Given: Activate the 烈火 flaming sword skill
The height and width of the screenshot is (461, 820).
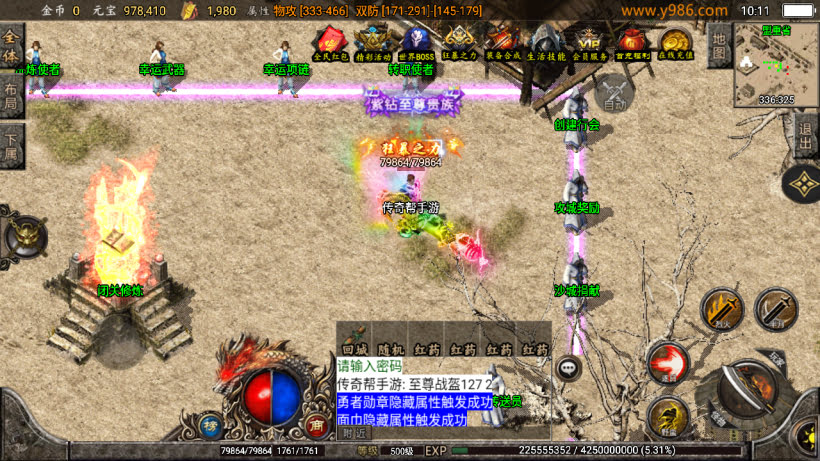Looking at the screenshot, I should (x=722, y=309).
